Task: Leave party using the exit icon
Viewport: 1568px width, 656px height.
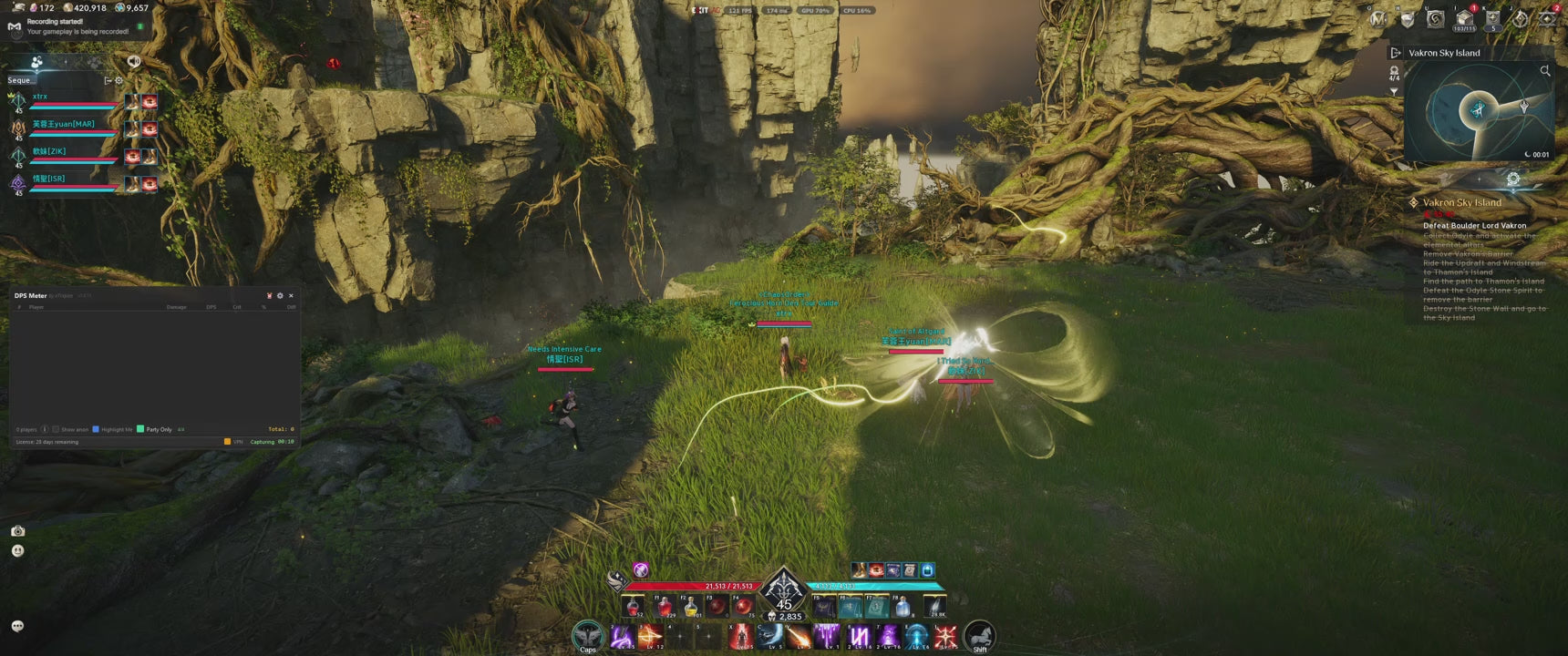Action: click(108, 80)
